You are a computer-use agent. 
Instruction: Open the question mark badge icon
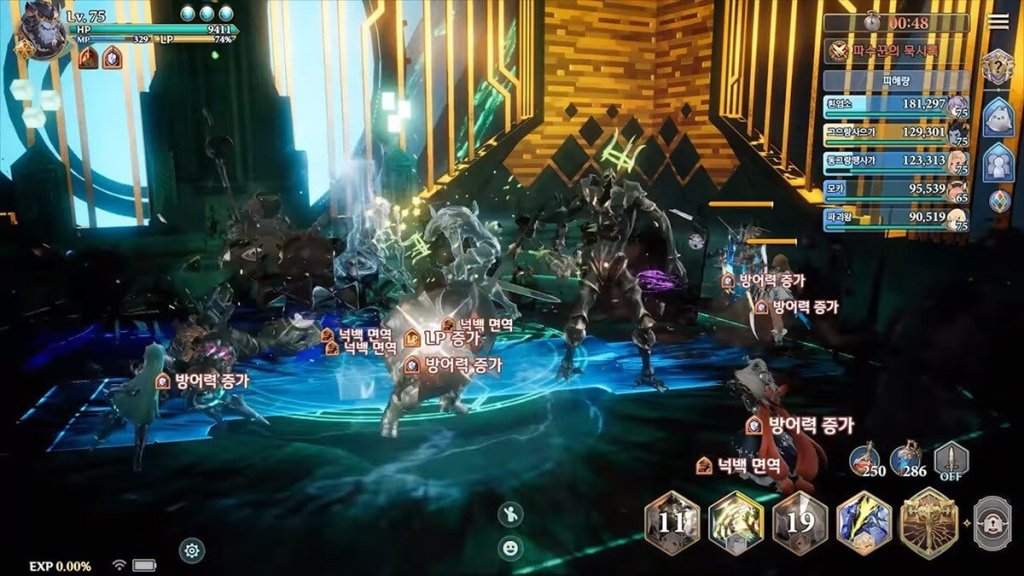tap(998, 68)
